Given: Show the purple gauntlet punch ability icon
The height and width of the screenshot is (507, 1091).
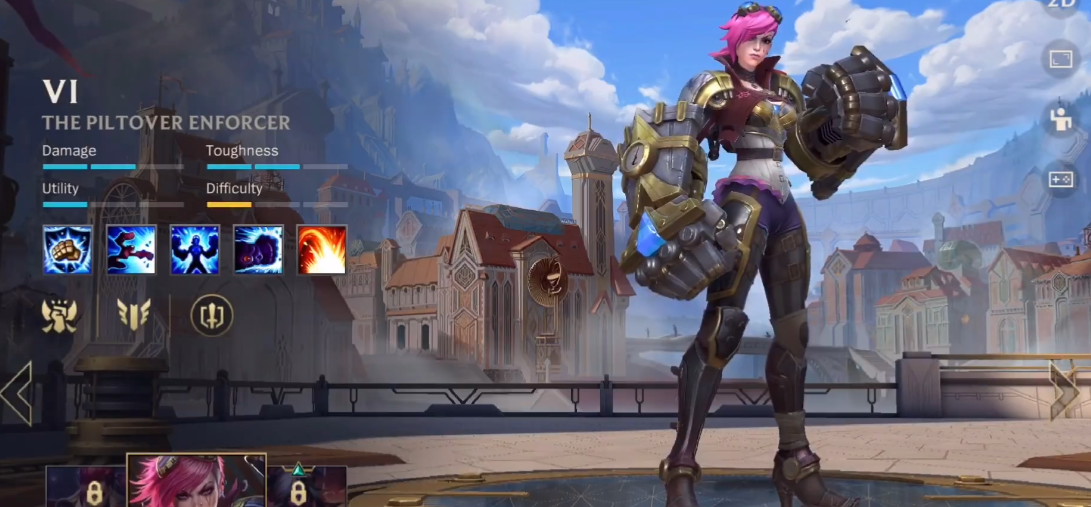Looking at the screenshot, I should click(x=258, y=249).
